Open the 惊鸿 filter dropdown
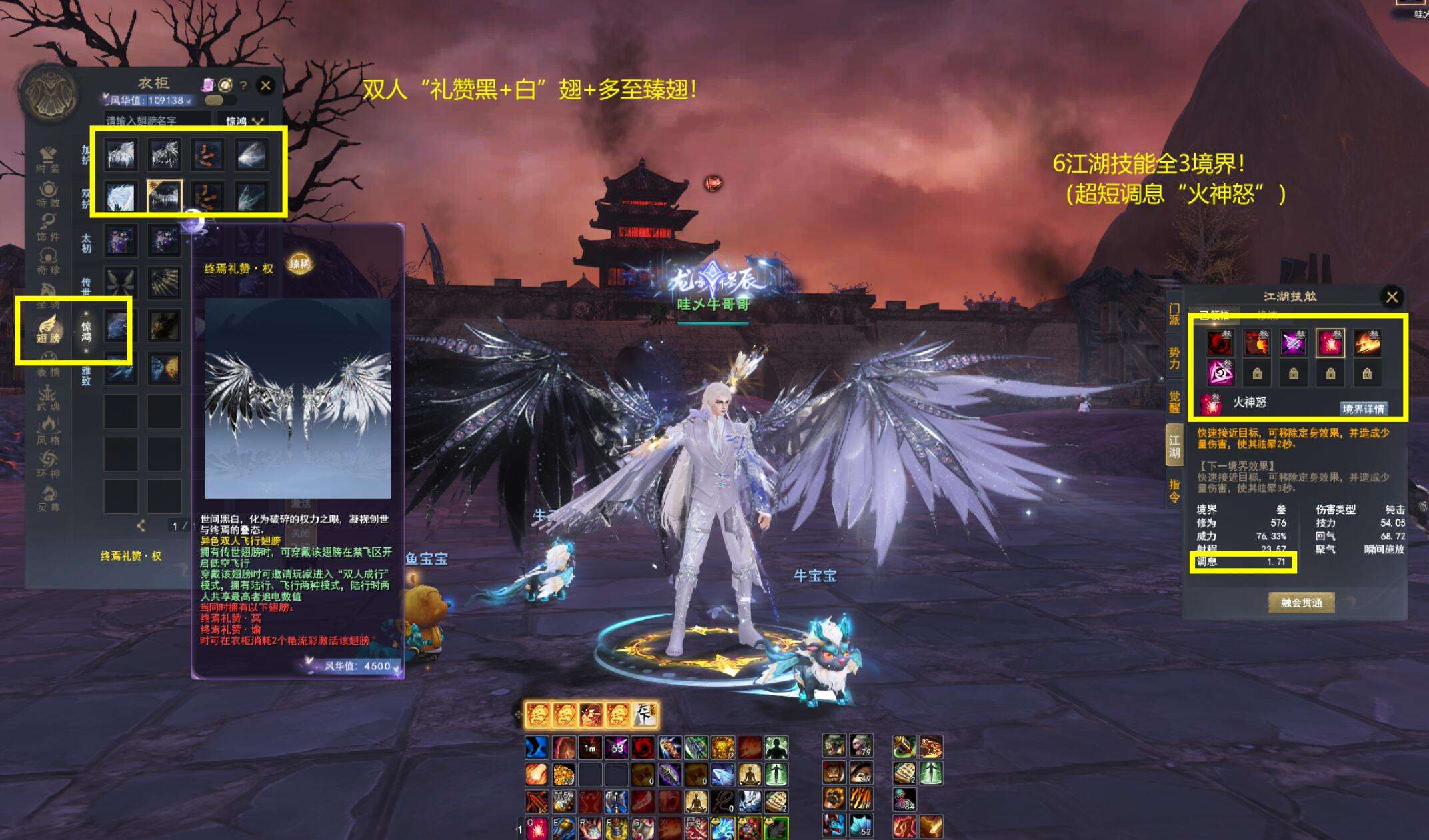This screenshot has width=1429, height=840. click(243, 121)
